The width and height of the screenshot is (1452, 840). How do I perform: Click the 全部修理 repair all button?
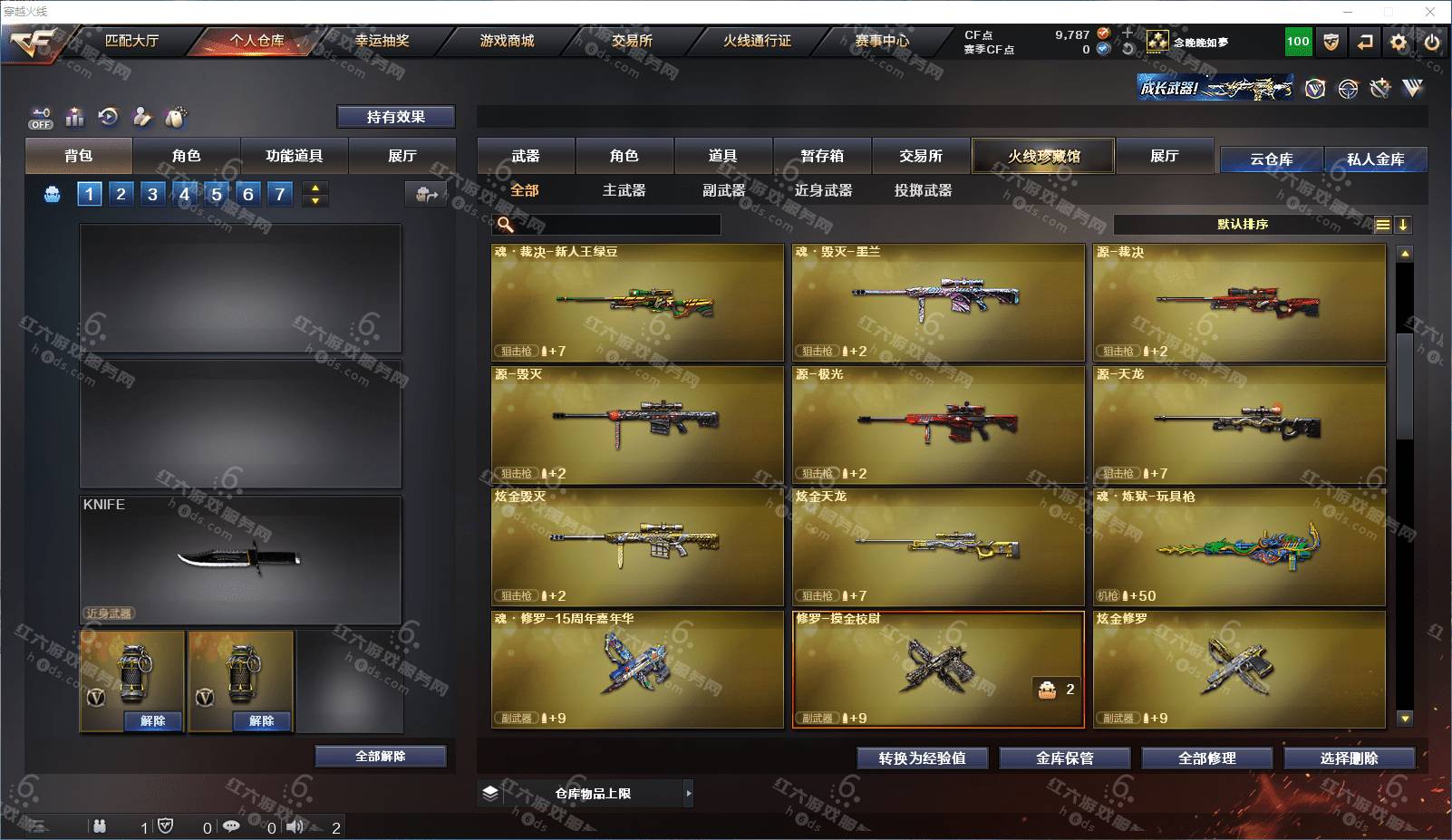tap(1206, 758)
